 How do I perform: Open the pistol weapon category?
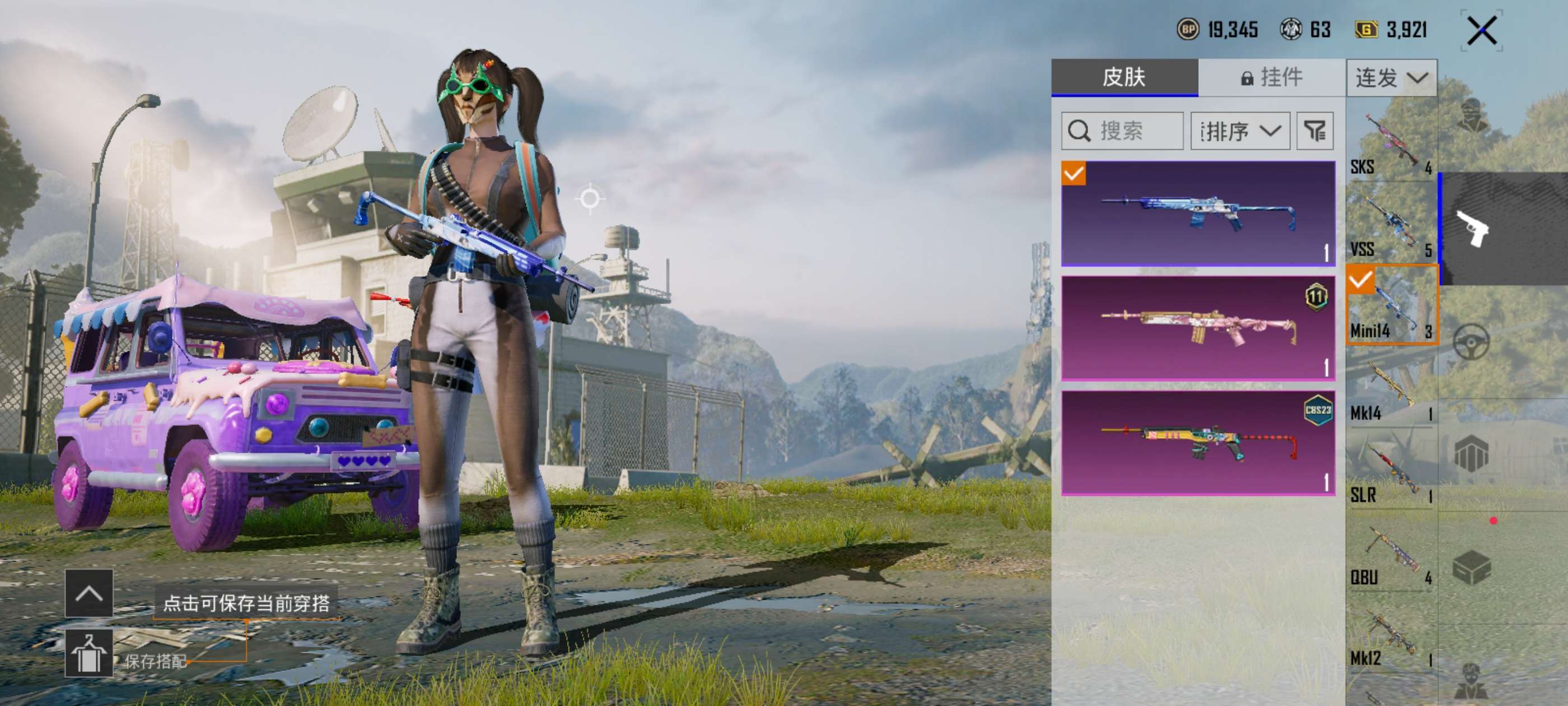point(1472,229)
